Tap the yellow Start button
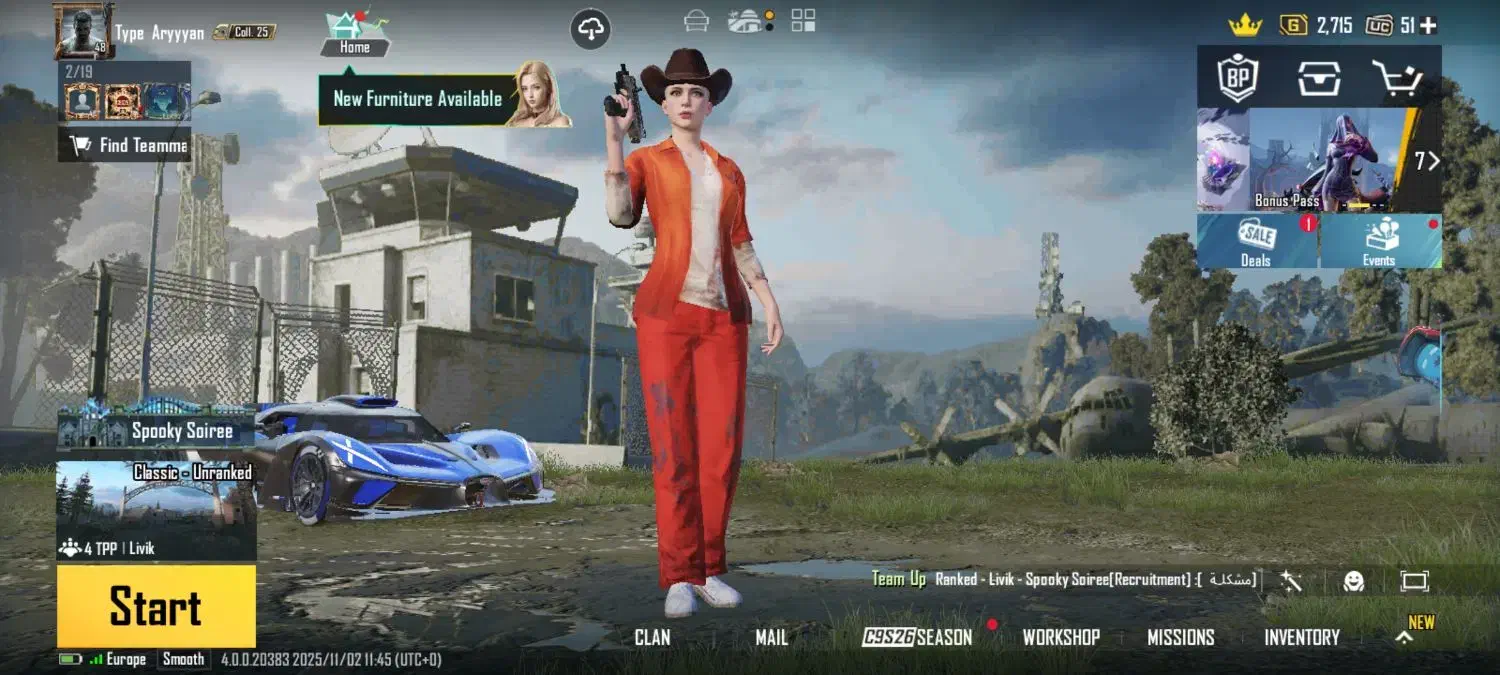The width and height of the screenshot is (1500, 675). click(156, 606)
